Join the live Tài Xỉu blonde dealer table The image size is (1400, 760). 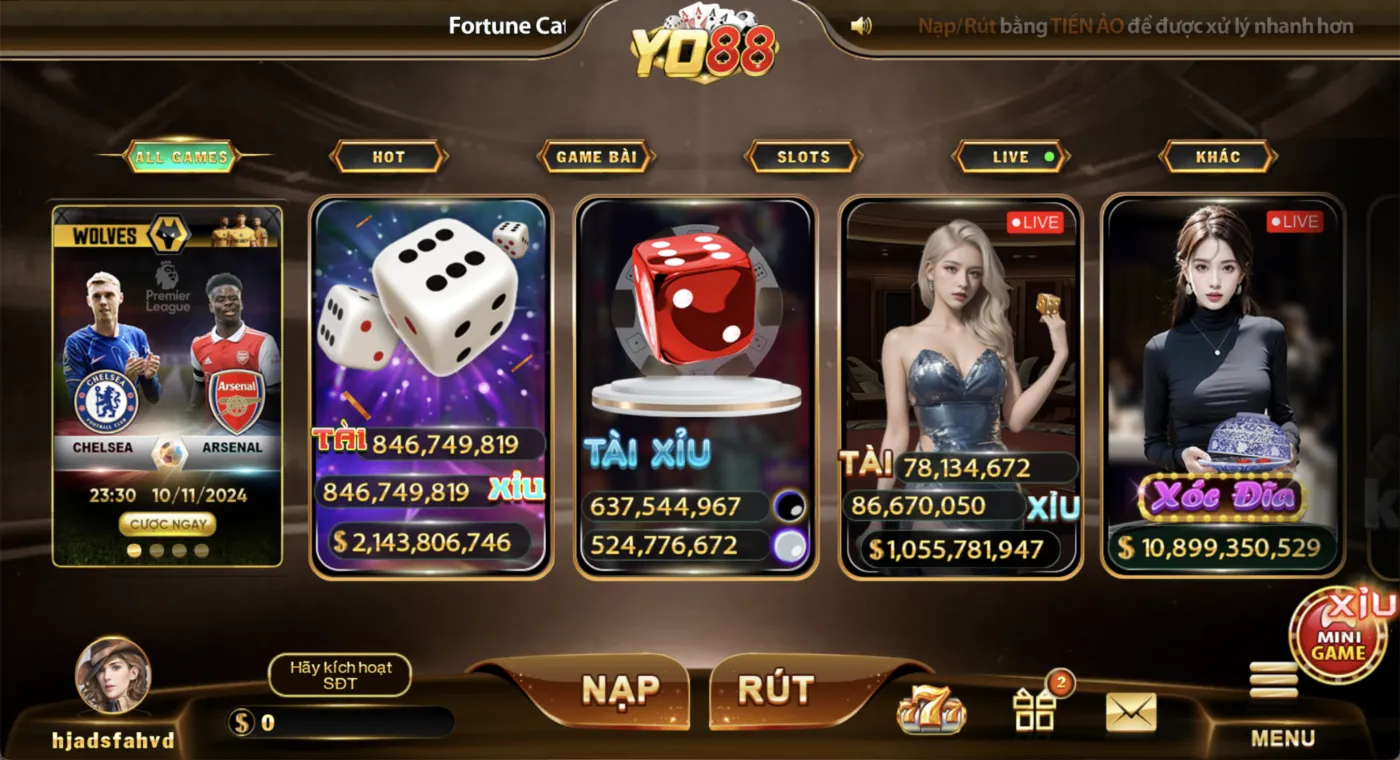coord(959,340)
